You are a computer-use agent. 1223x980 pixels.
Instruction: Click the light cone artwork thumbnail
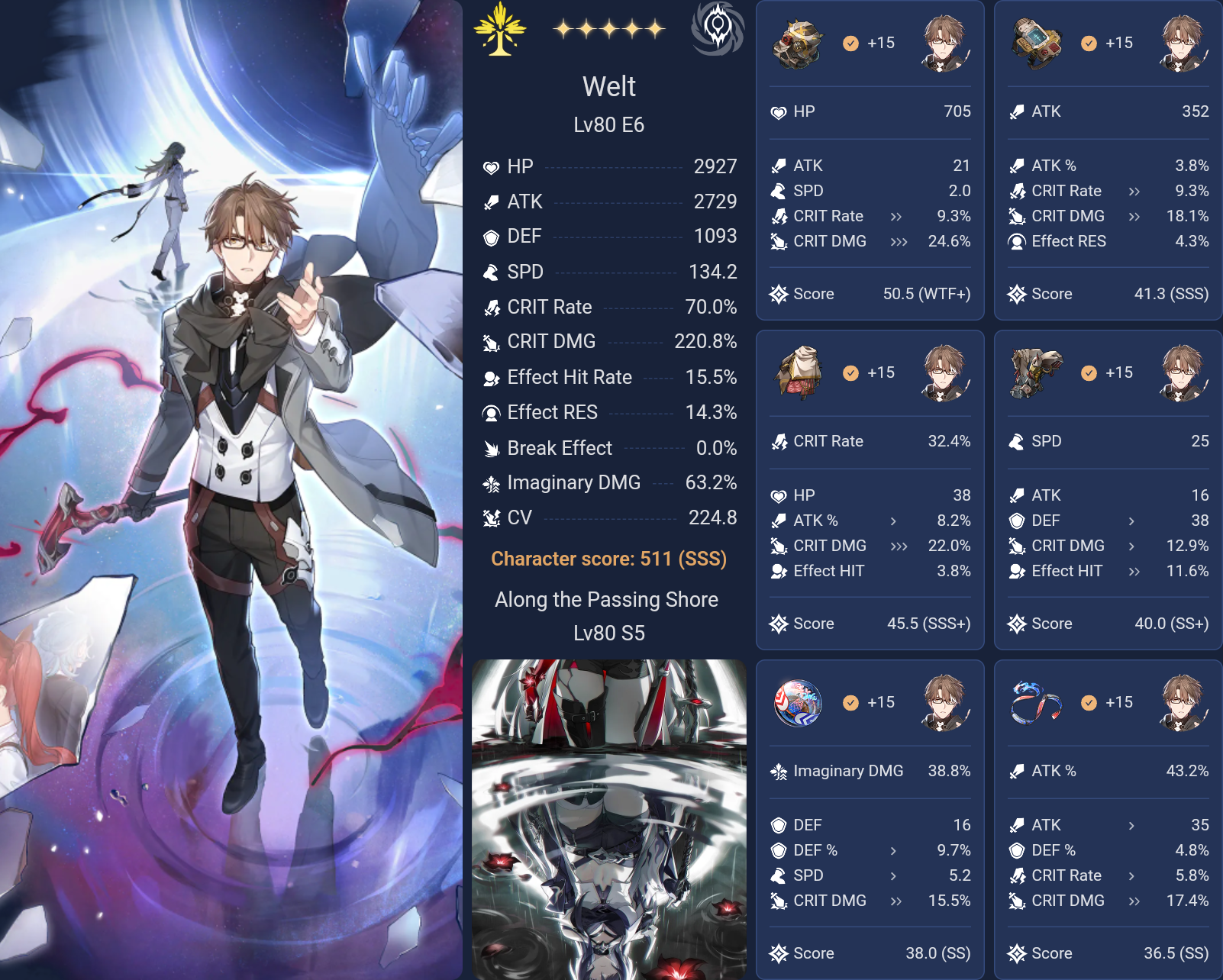pyautogui.click(x=611, y=817)
